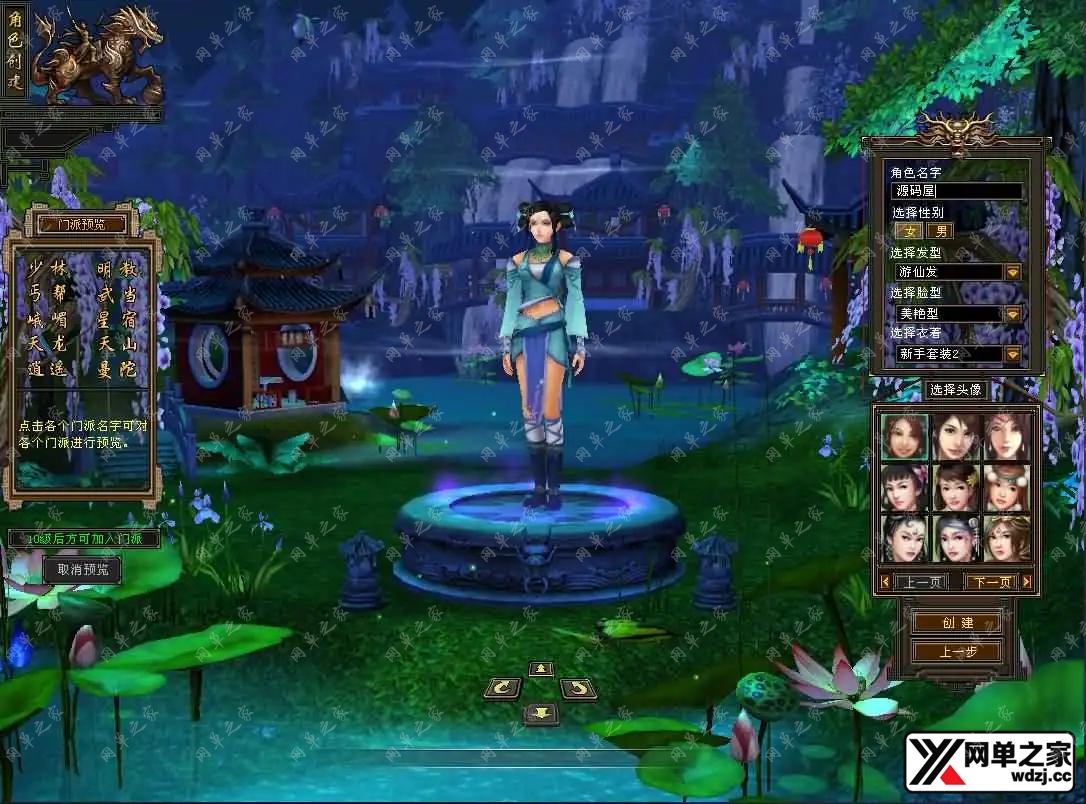Go back with the 上一步 button
Screen dimensions: 1086x804
point(957,652)
